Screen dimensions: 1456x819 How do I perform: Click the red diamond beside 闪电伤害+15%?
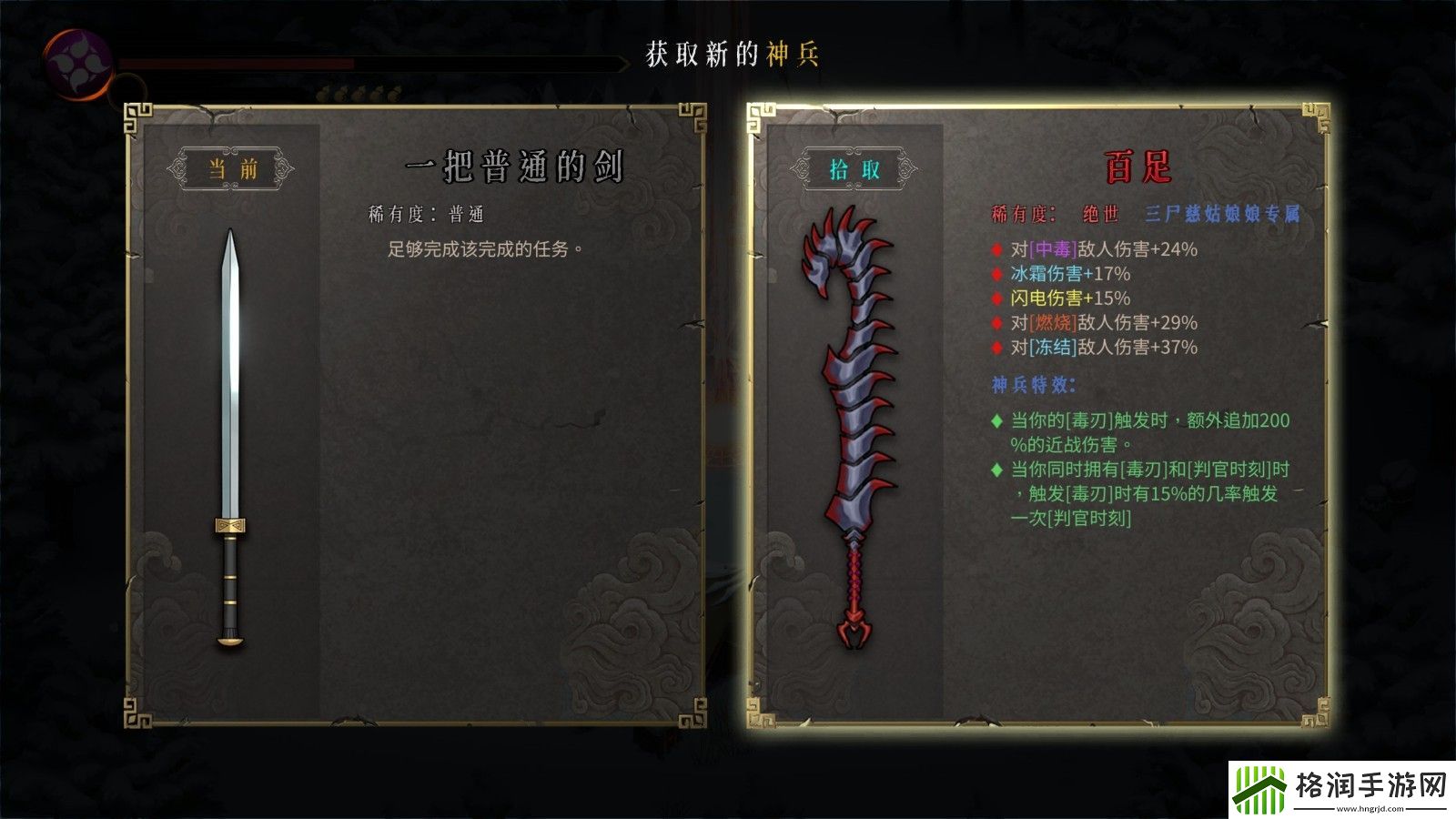pyautogui.click(x=996, y=298)
